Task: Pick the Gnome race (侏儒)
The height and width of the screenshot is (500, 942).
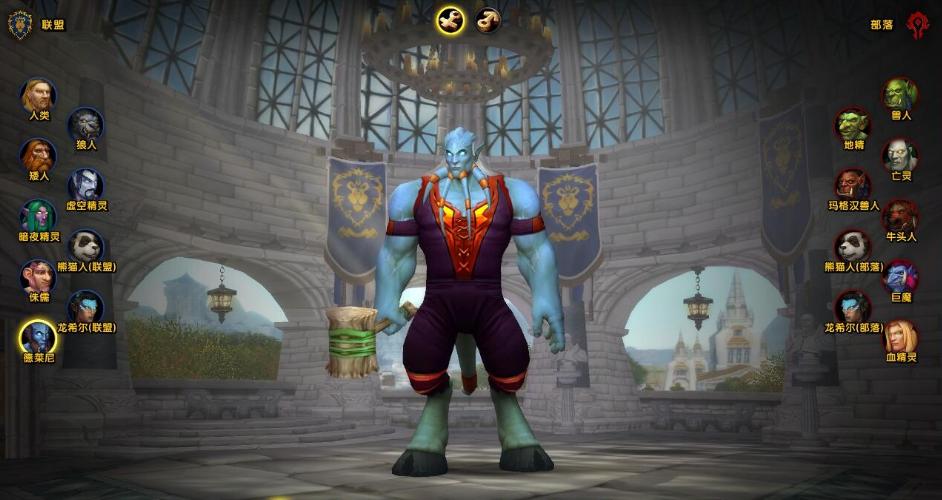Action: point(38,278)
